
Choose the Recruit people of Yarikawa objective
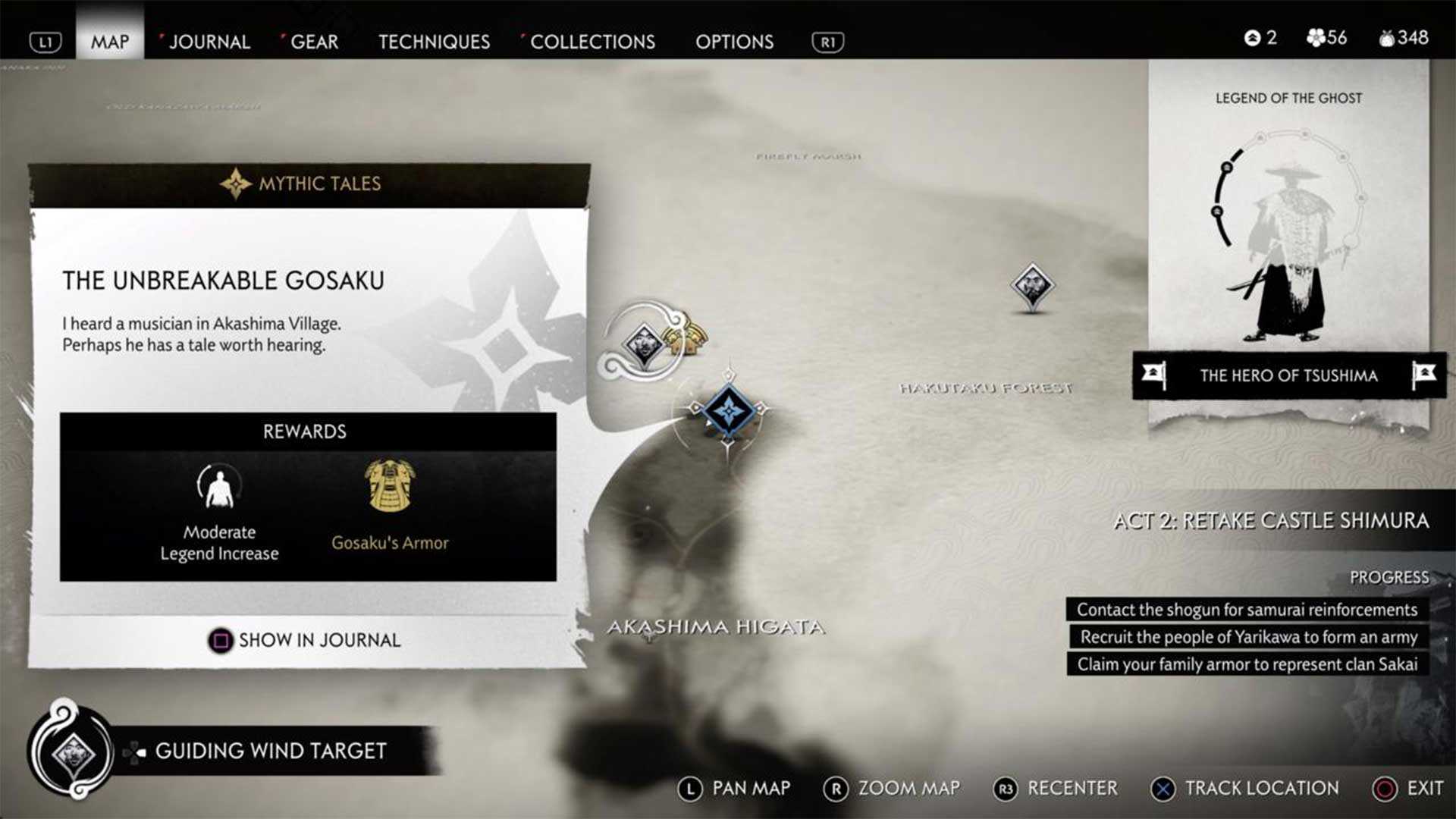(1248, 637)
